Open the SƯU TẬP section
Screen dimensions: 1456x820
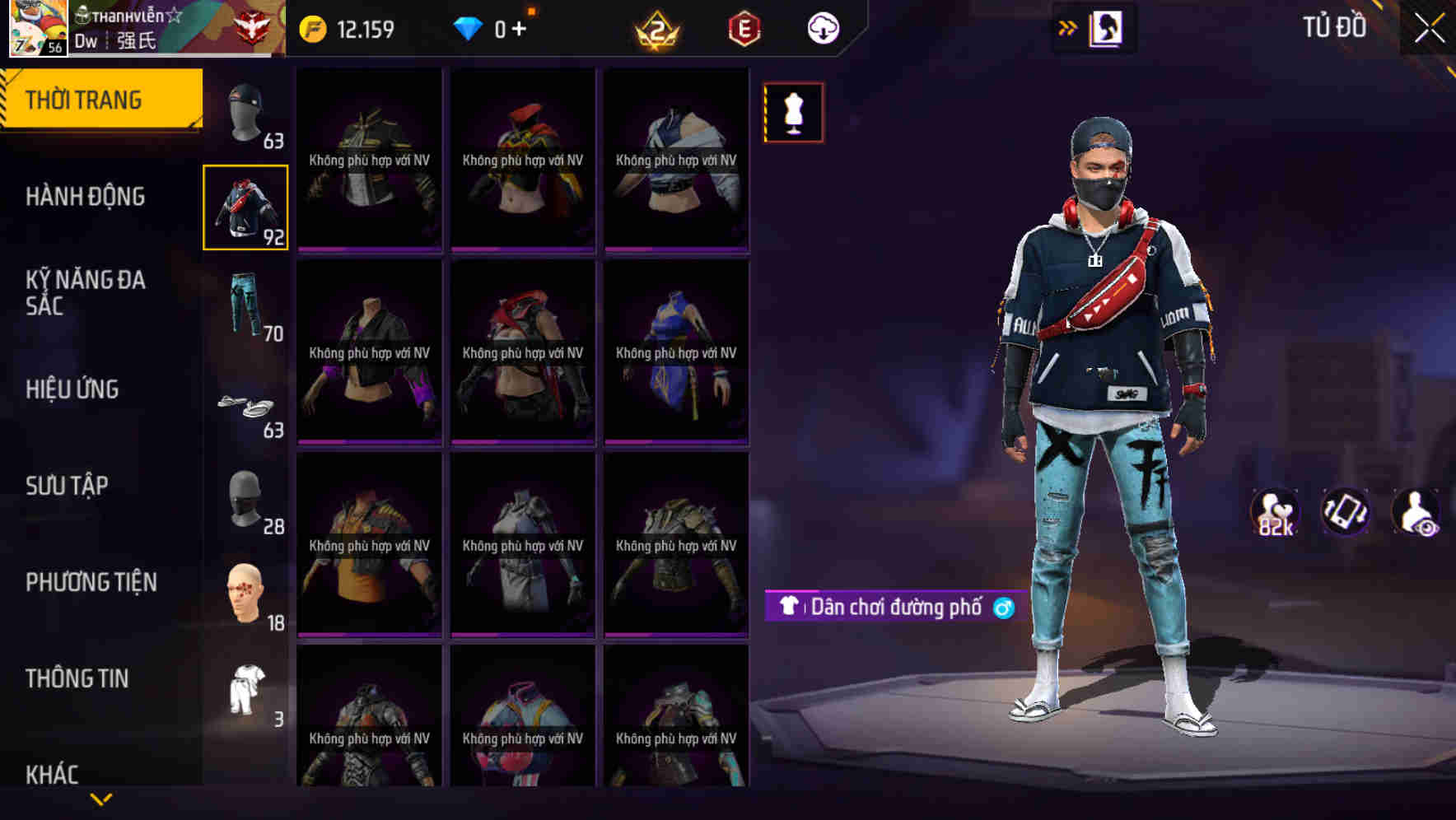[x=69, y=486]
